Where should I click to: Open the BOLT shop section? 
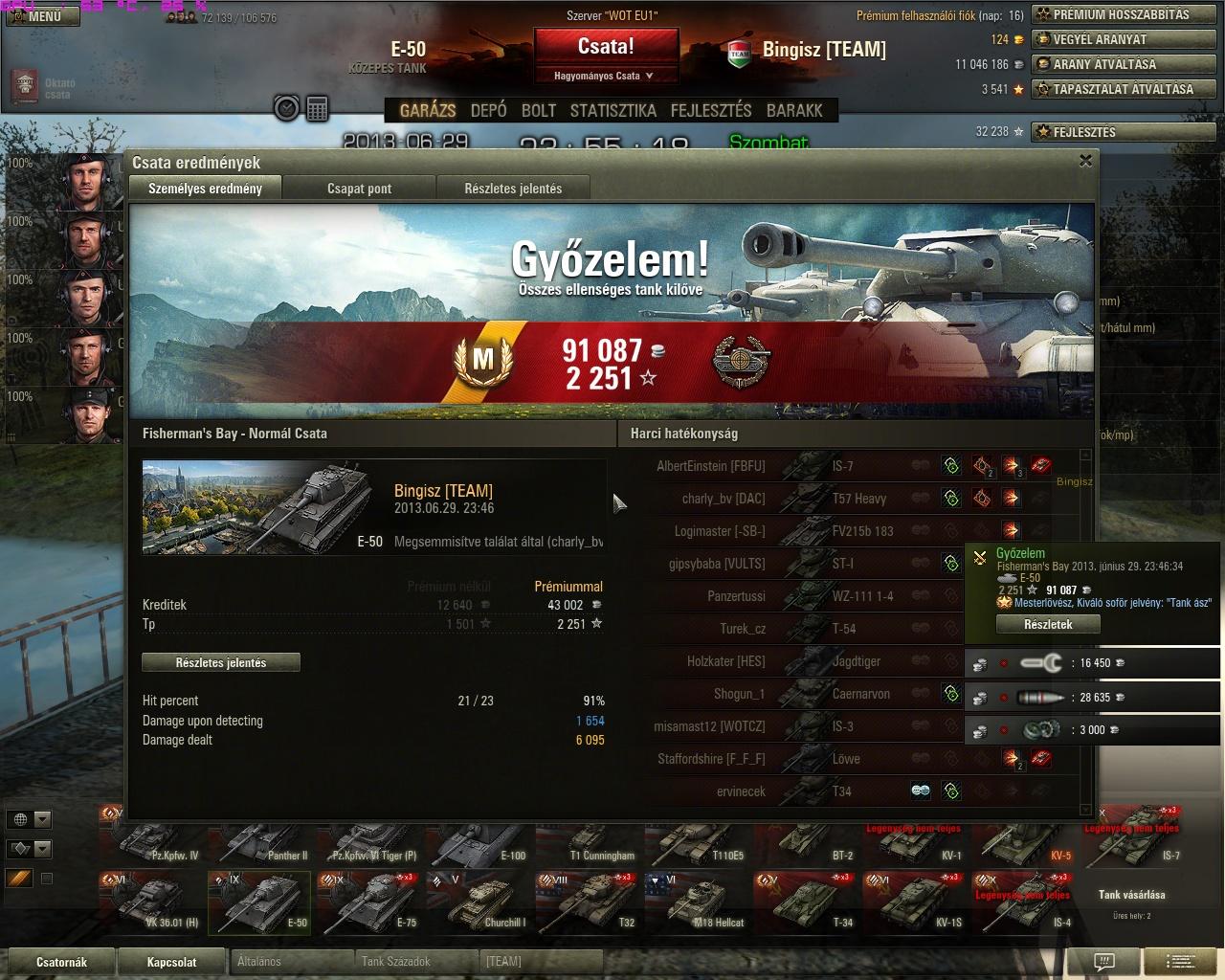pyautogui.click(x=538, y=110)
